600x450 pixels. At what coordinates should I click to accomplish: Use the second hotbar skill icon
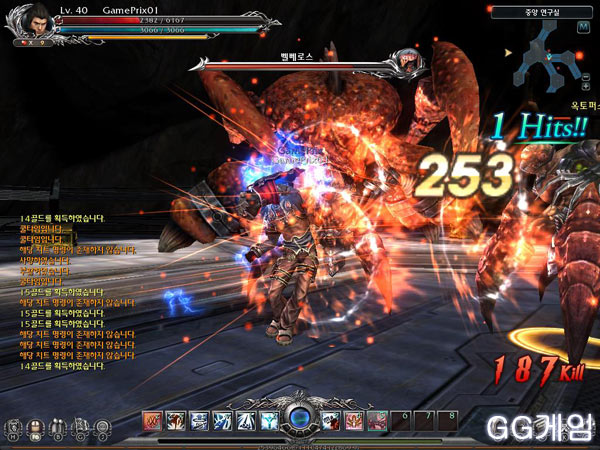[174, 421]
